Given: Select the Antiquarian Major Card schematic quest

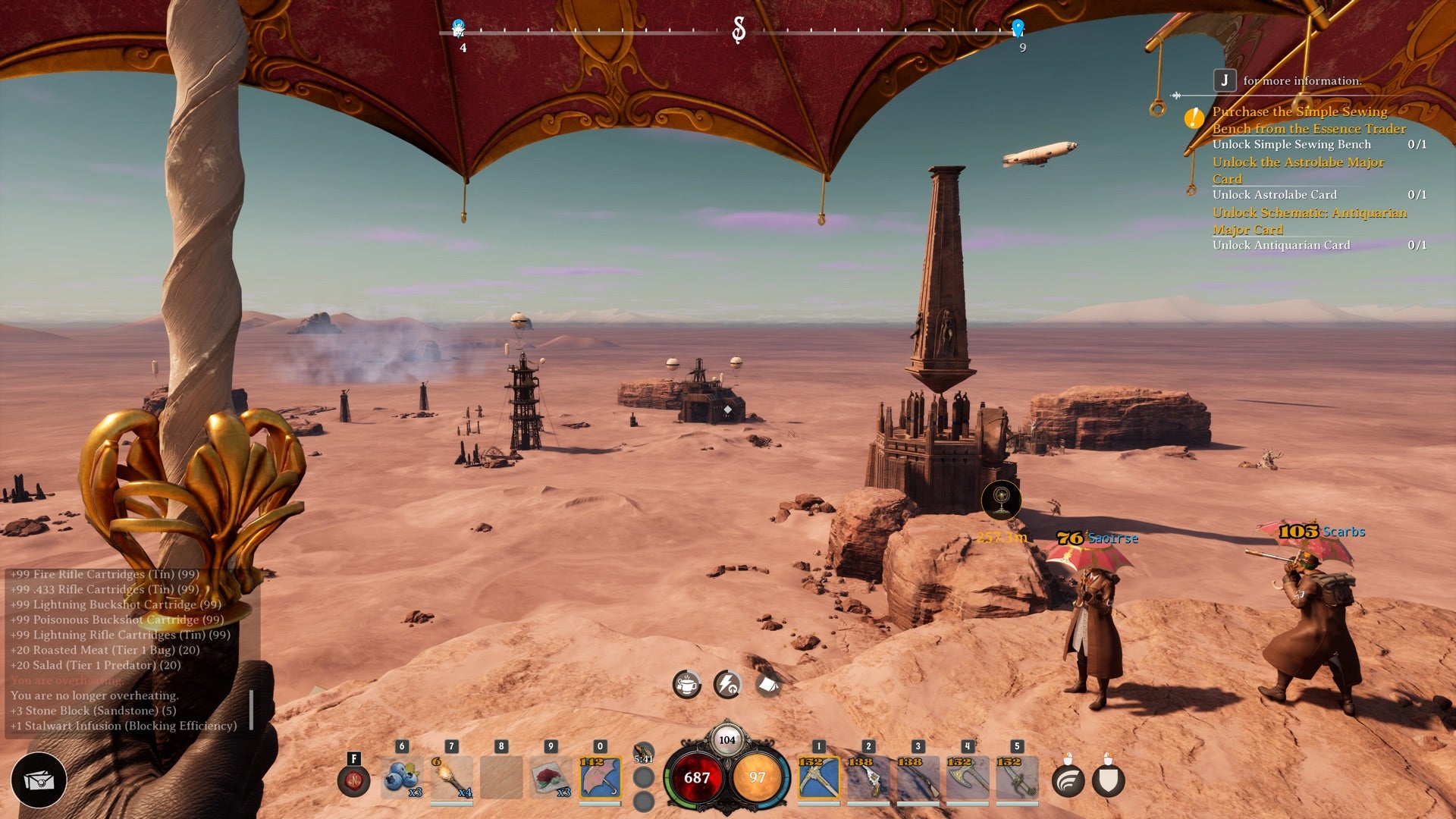Looking at the screenshot, I should (x=1309, y=221).
